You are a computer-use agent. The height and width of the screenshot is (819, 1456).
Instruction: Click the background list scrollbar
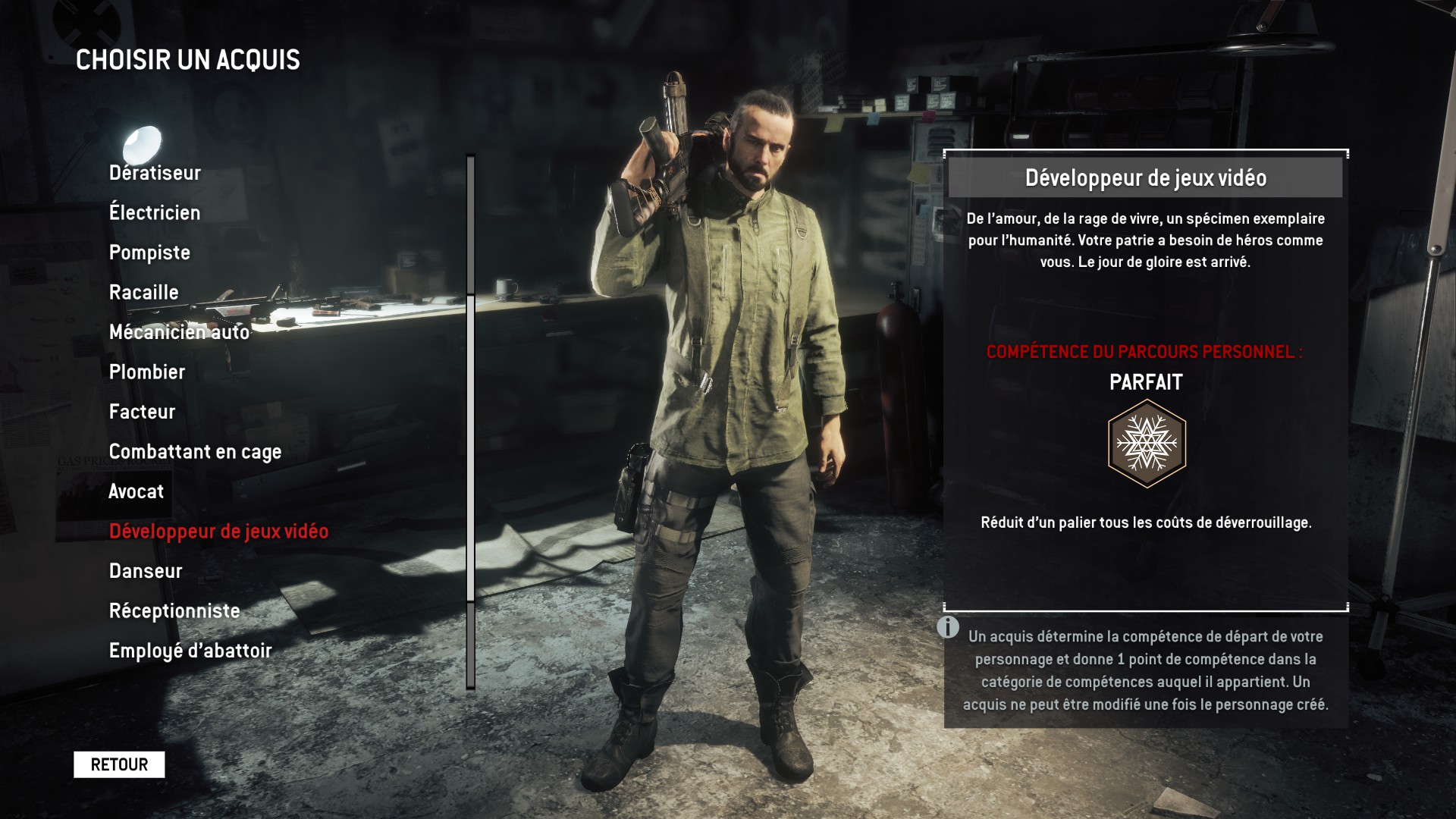click(471, 447)
